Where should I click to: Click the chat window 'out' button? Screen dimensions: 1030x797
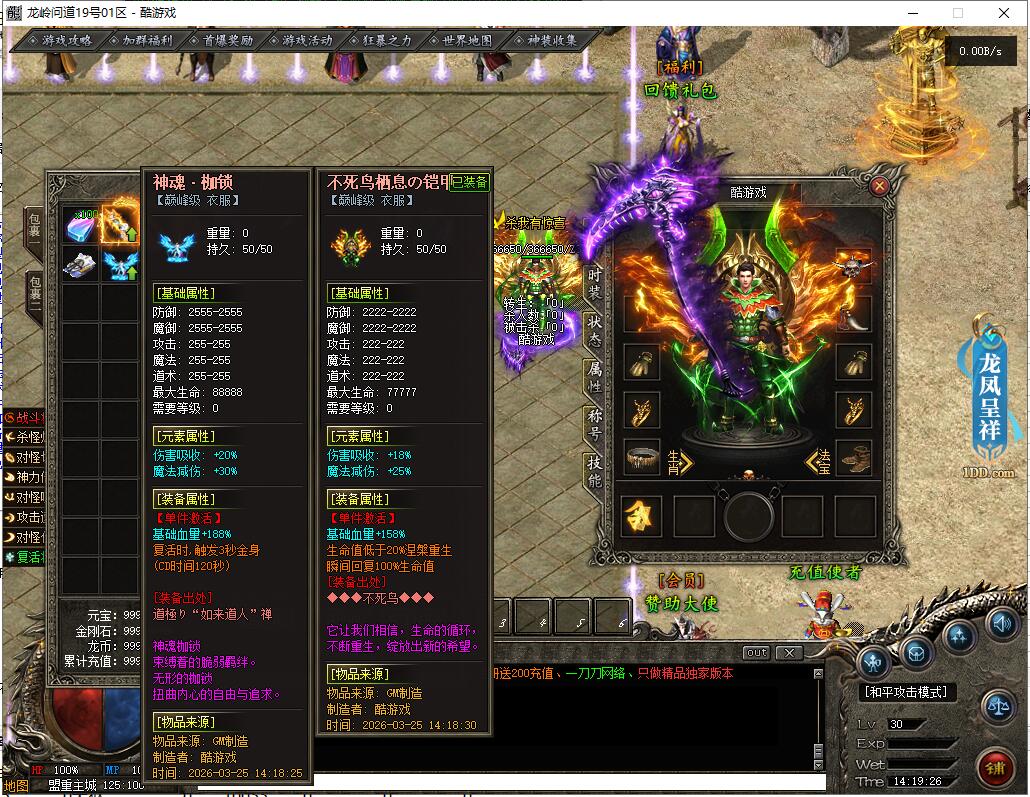coord(756,653)
